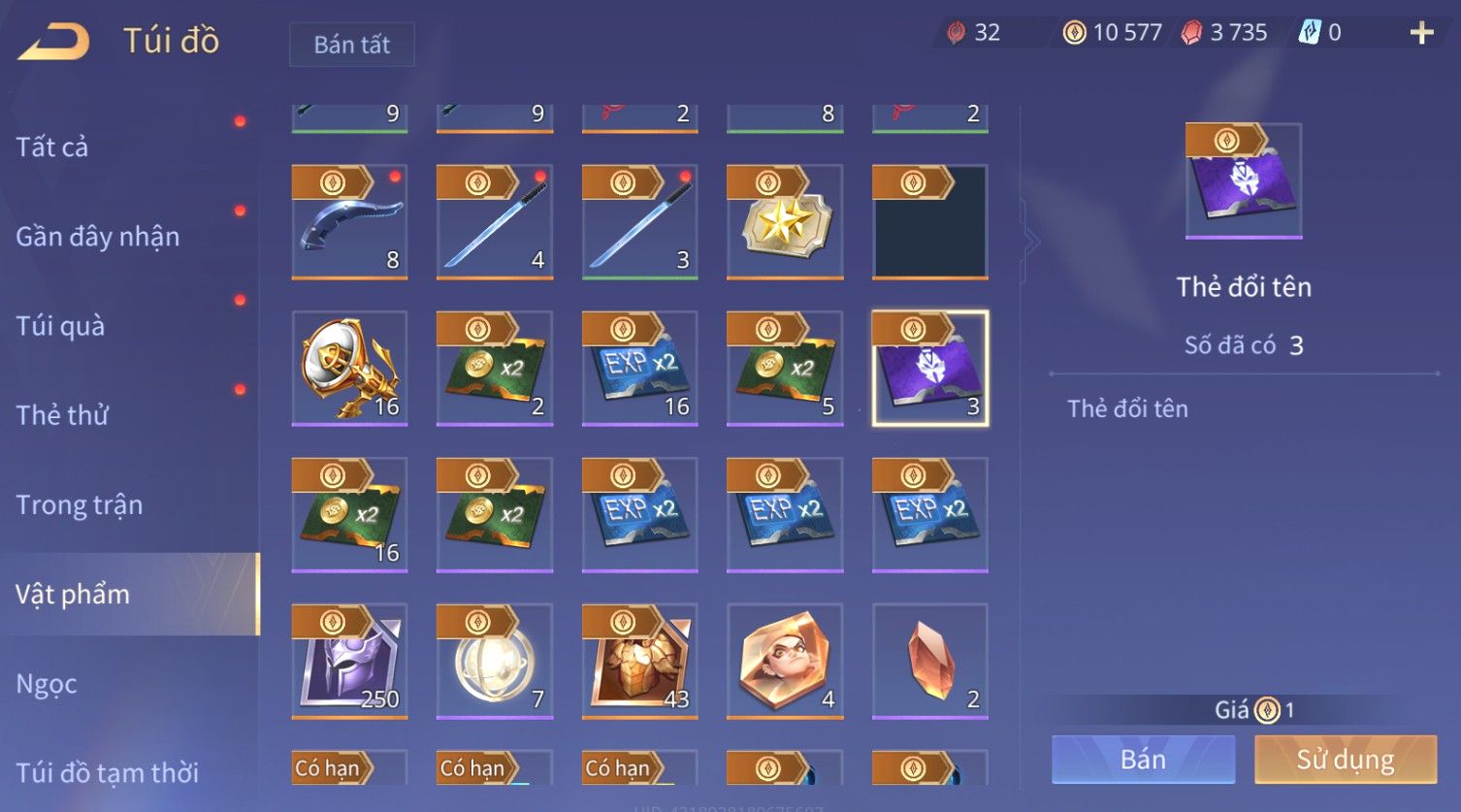Select the glowing orb item slot
The image size is (1461, 812).
point(495,662)
